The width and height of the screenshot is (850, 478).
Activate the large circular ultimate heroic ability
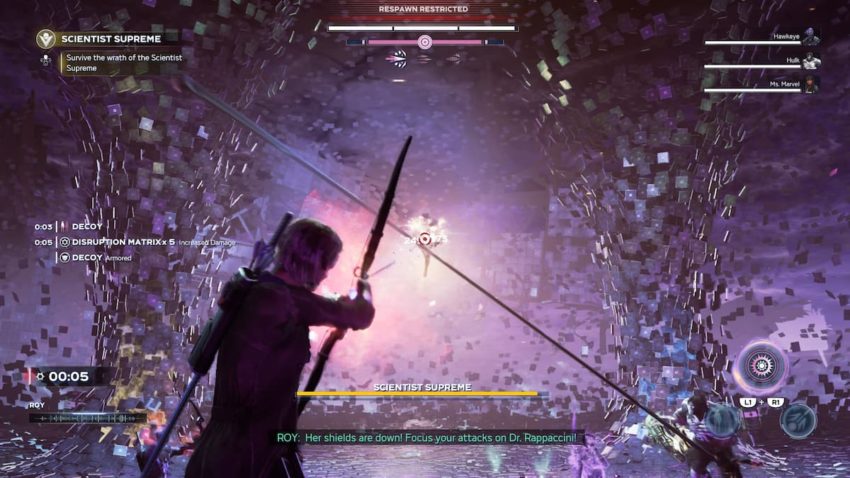coord(760,366)
